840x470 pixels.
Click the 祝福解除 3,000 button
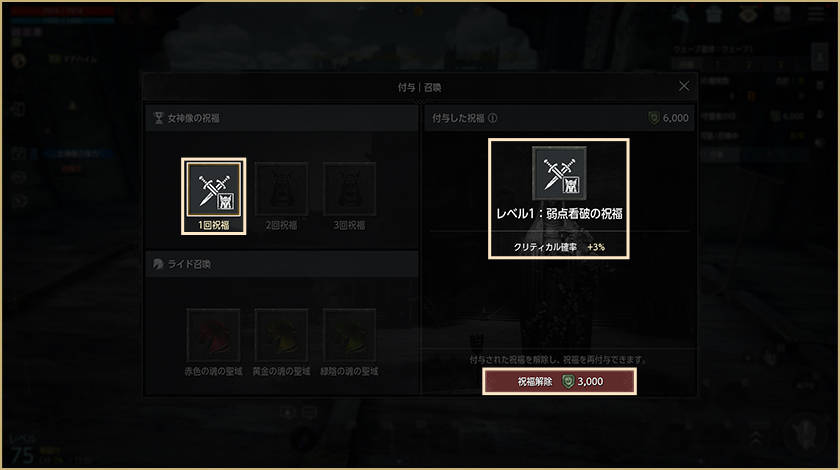(559, 381)
